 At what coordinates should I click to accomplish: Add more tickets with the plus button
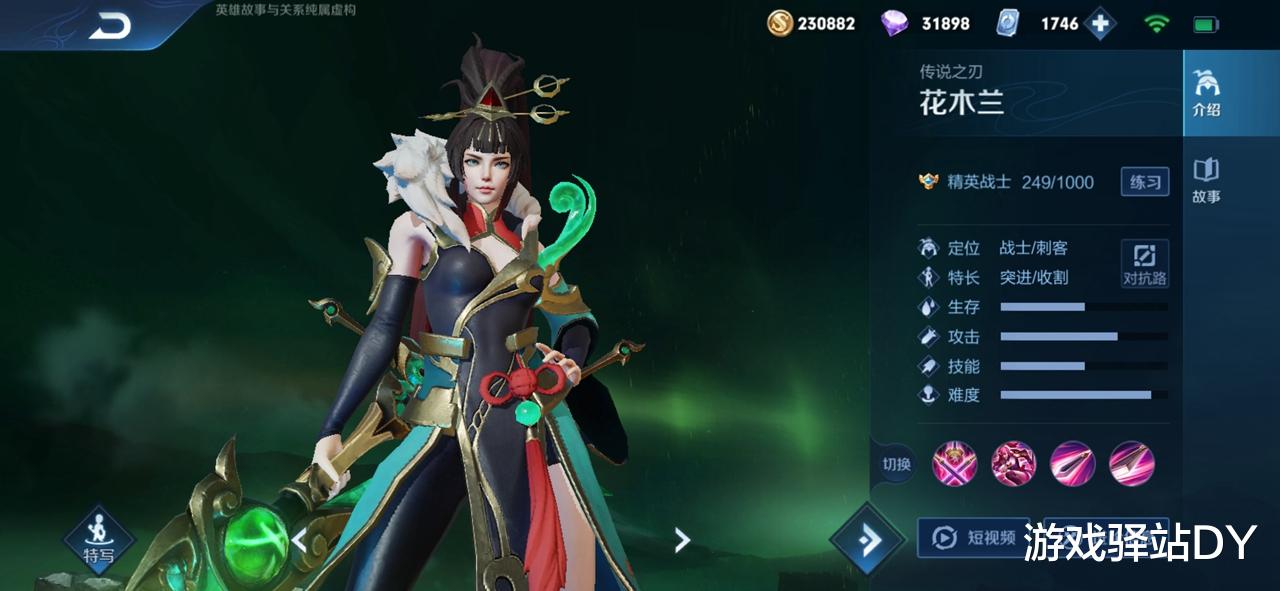click(x=1100, y=24)
